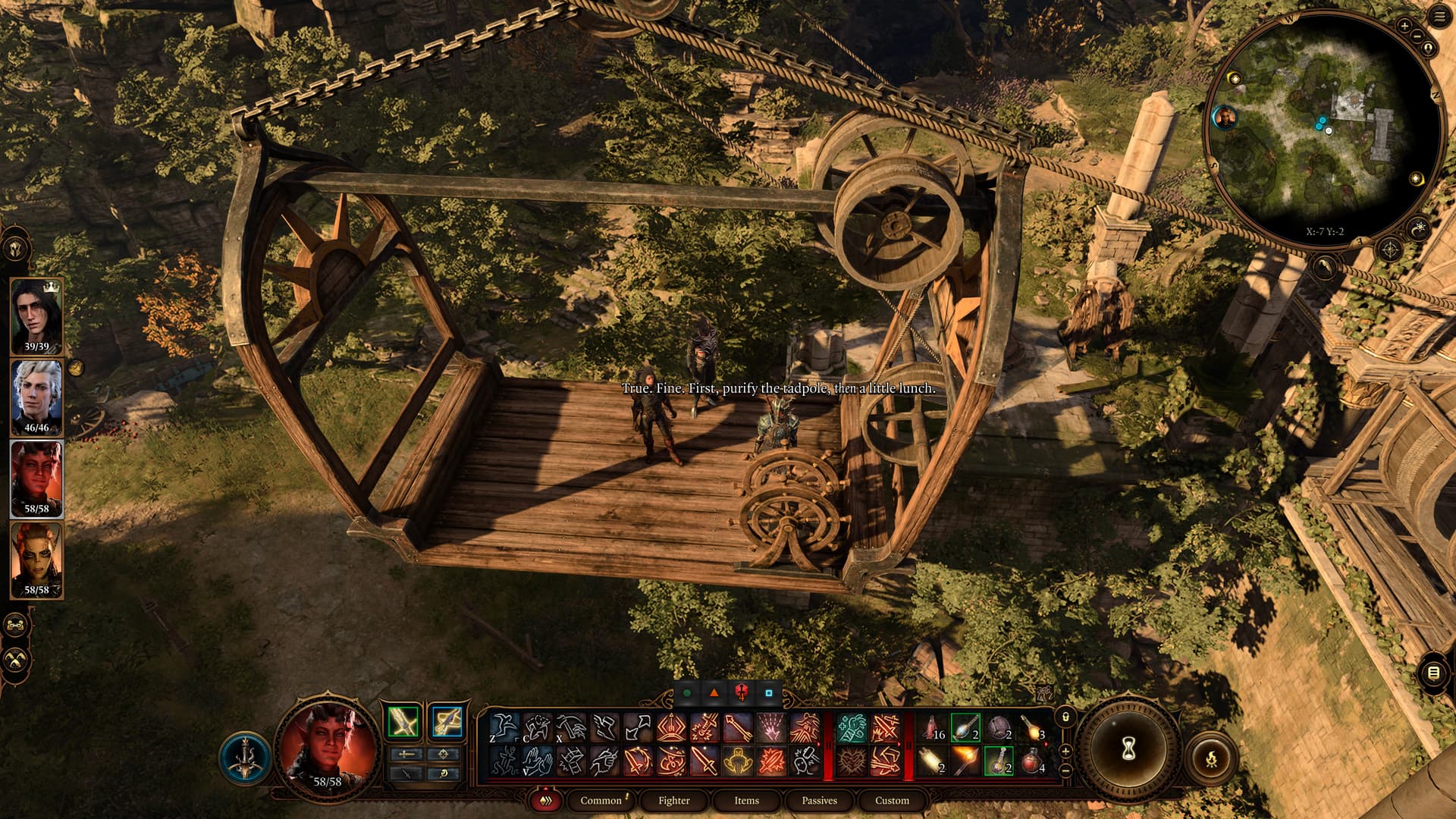Select the dark-haired crowned character portrait

click(x=36, y=315)
